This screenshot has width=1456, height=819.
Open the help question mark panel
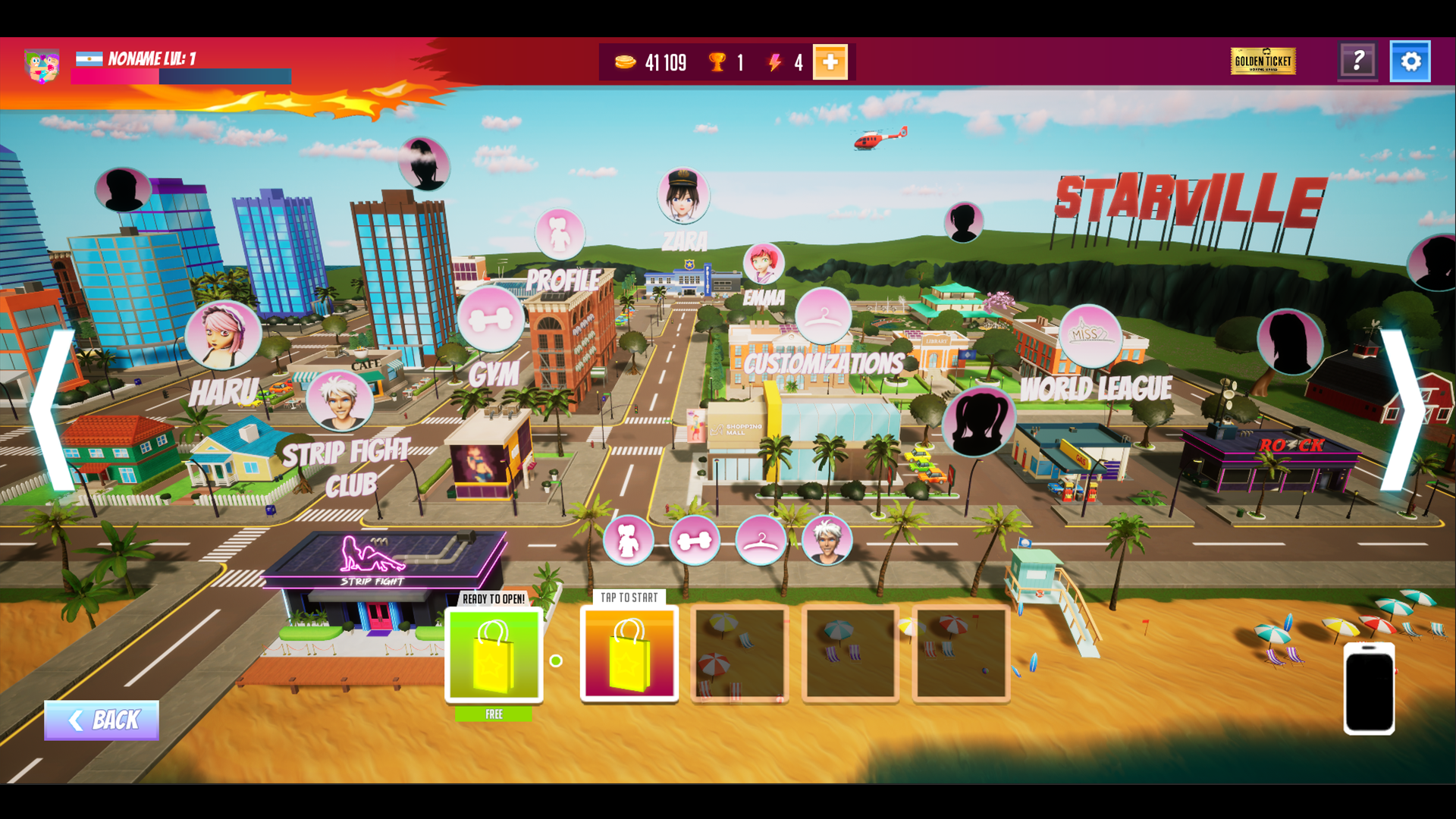[x=1359, y=61]
